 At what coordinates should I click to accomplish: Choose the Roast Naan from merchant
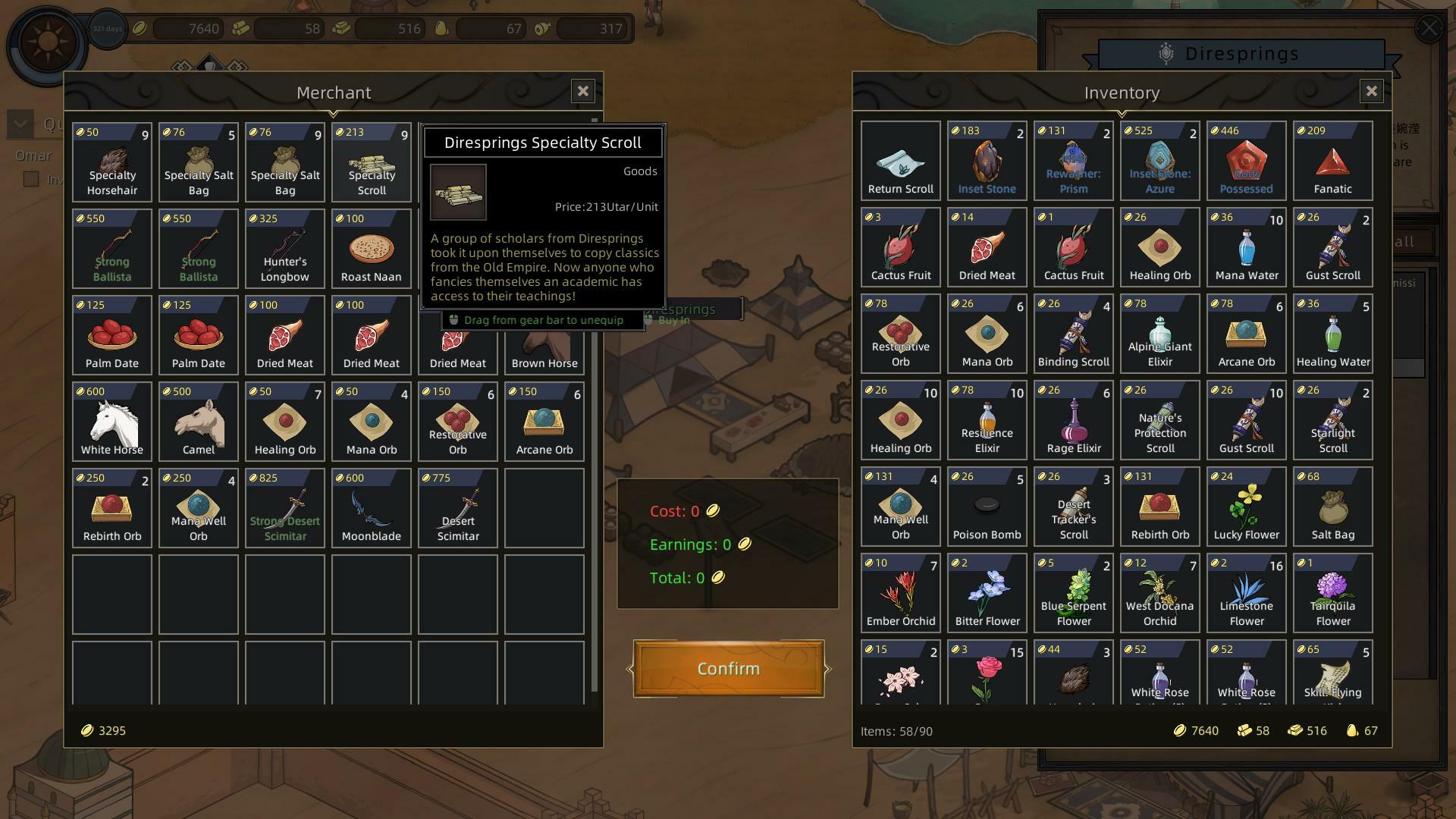point(372,249)
